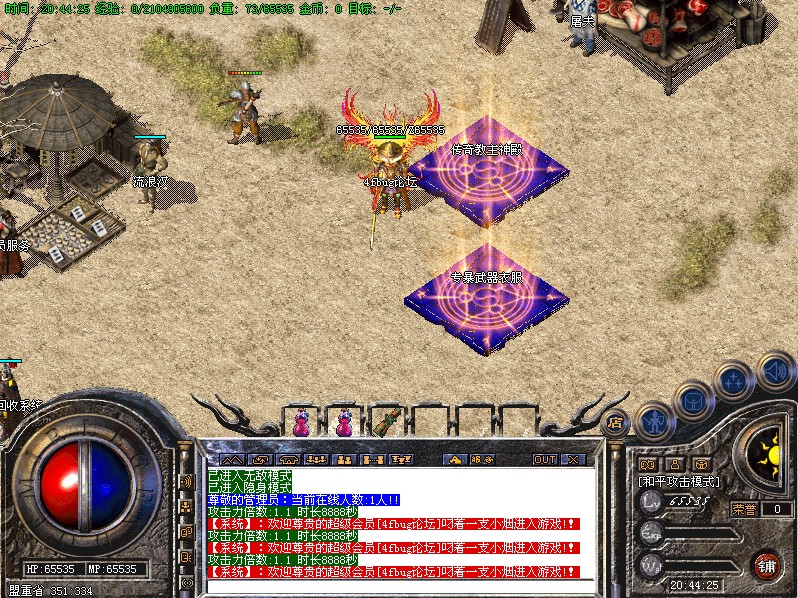Click the telephone icon on chat bar

tap(288, 459)
